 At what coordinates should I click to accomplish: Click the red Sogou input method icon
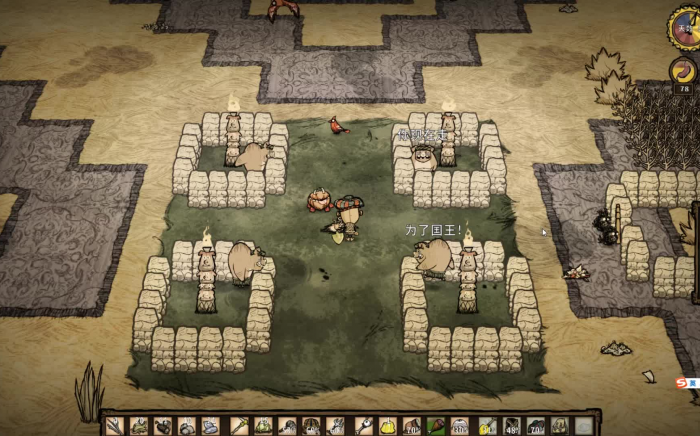tap(681, 382)
